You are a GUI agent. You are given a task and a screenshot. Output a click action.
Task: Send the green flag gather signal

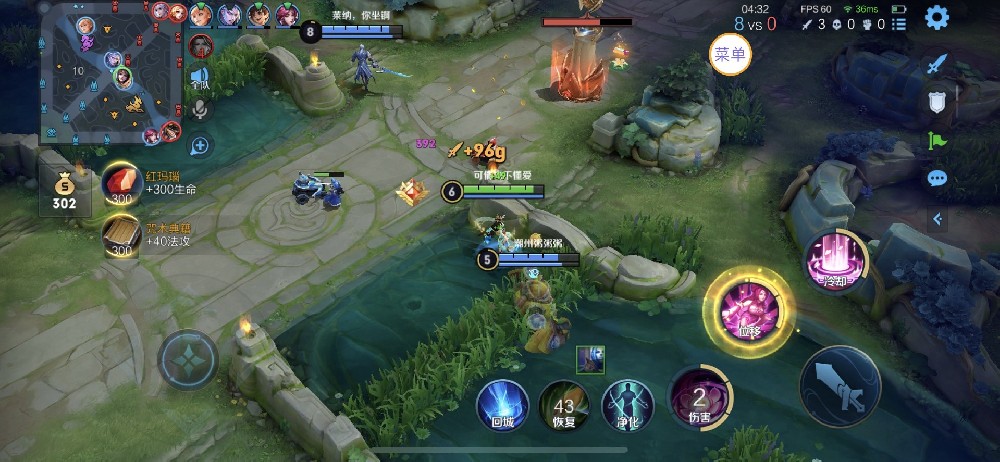936,140
